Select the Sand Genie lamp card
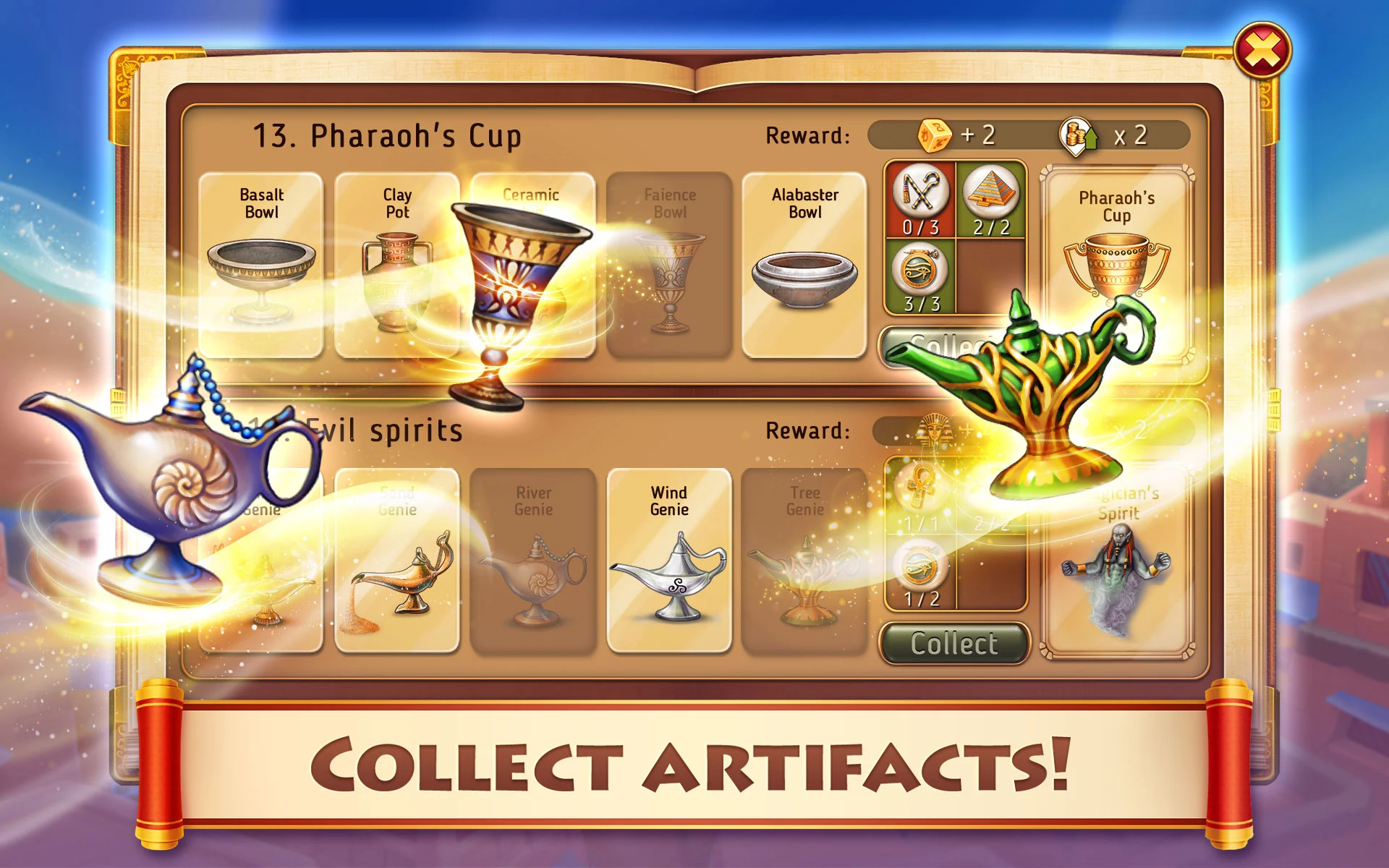The image size is (1389, 868). tap(396, 561)
